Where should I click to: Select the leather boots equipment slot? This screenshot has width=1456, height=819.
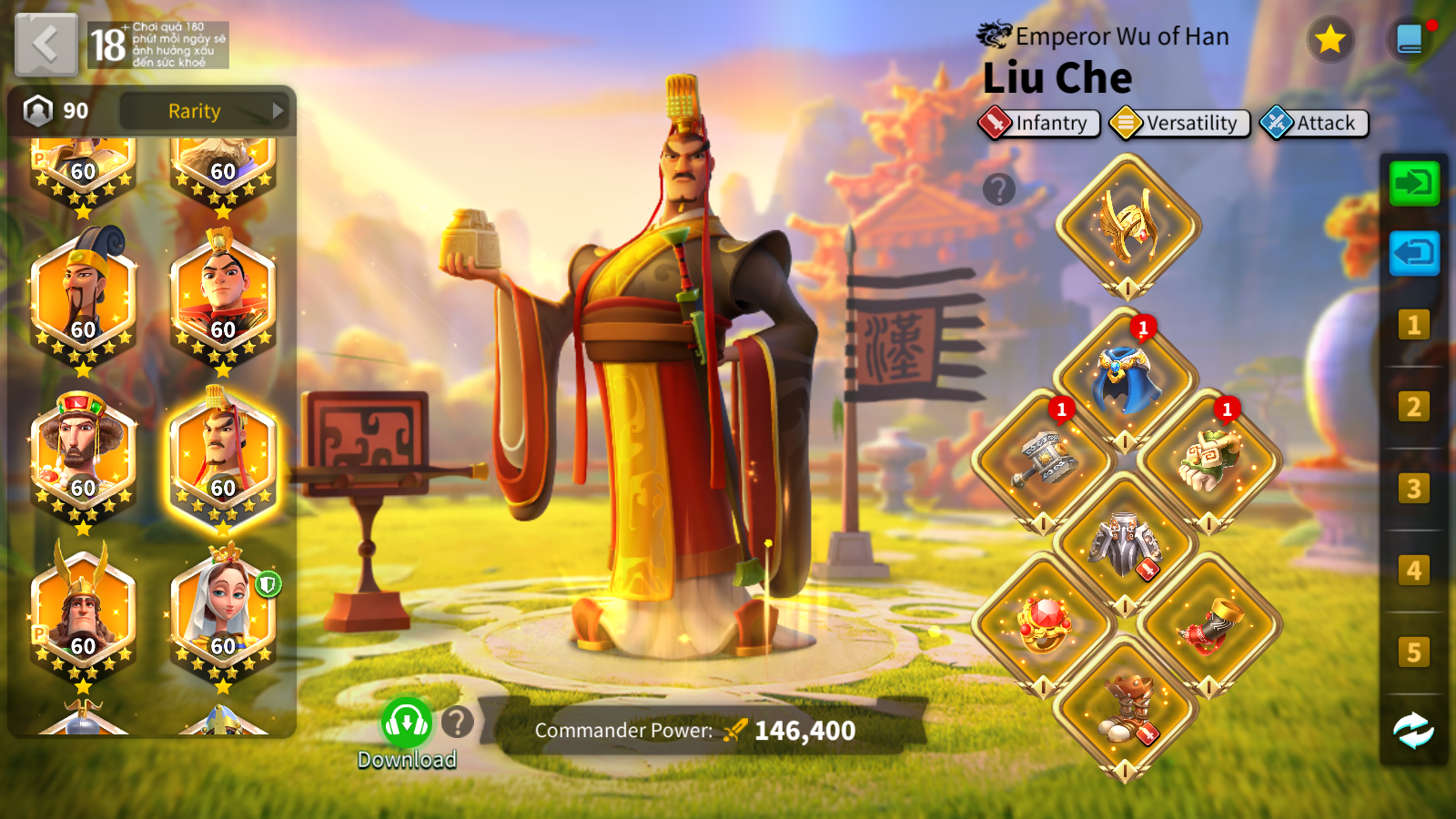point(1126,707)
